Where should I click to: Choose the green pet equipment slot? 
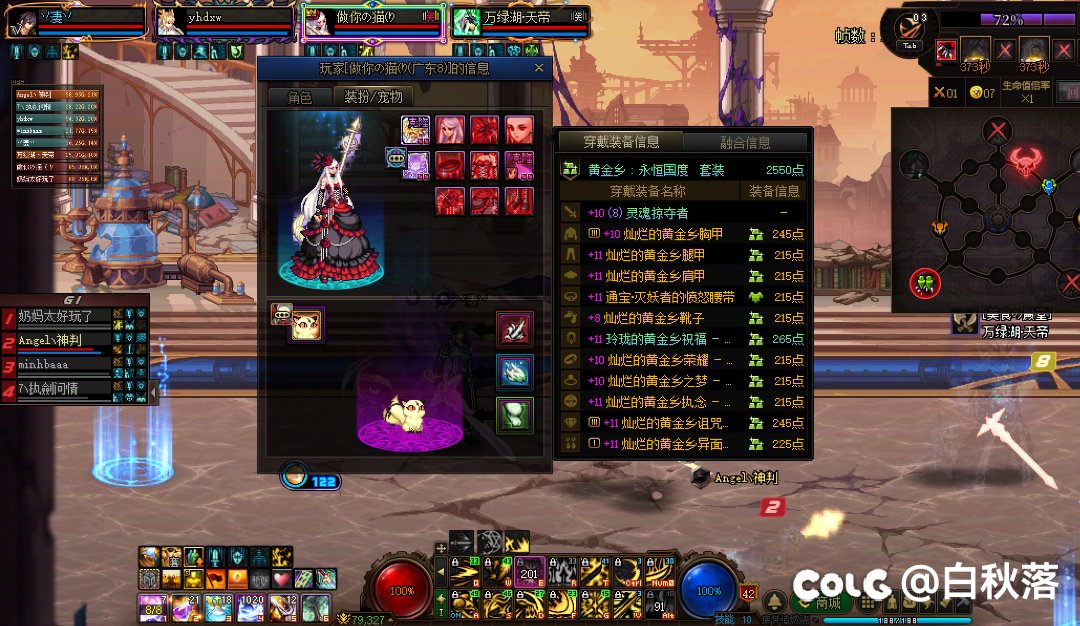515,415
